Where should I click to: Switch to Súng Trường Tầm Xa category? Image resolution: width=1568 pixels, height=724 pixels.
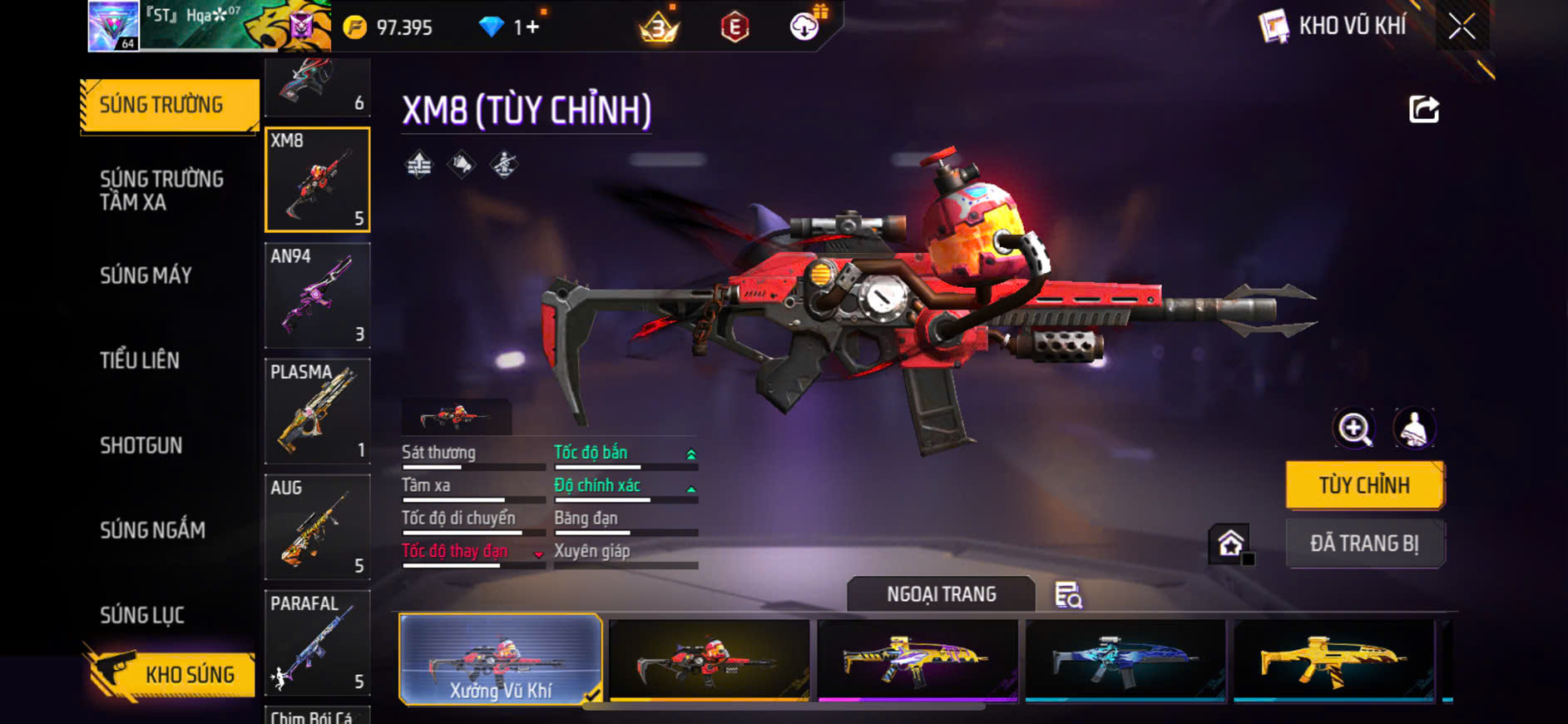pos(162,191)
